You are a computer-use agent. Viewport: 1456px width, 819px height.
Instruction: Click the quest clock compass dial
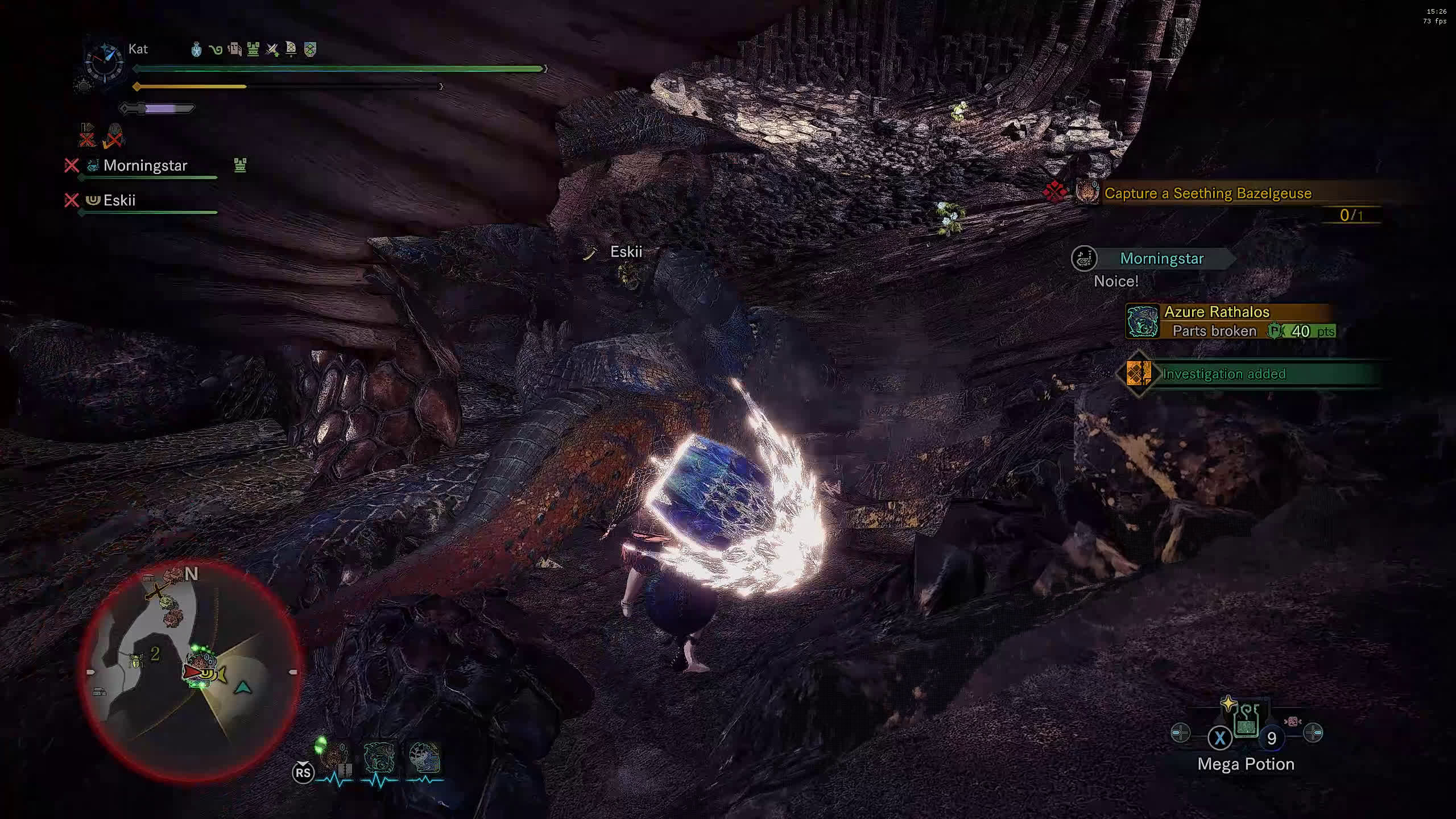(104, 61)
